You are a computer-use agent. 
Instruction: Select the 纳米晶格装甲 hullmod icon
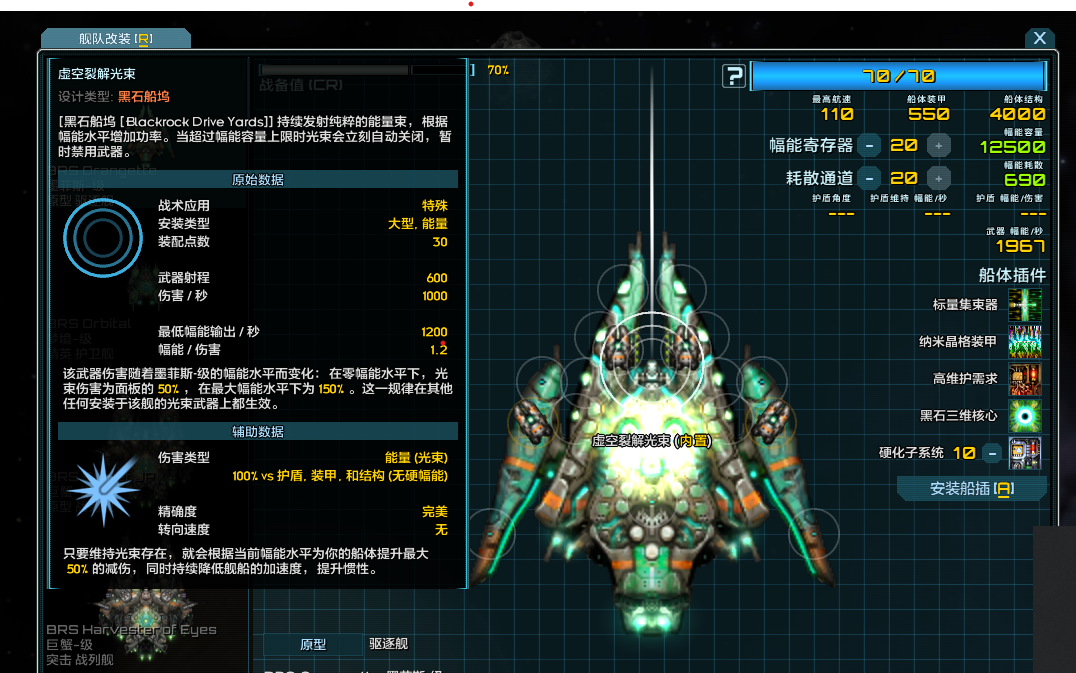(1025, 342)
